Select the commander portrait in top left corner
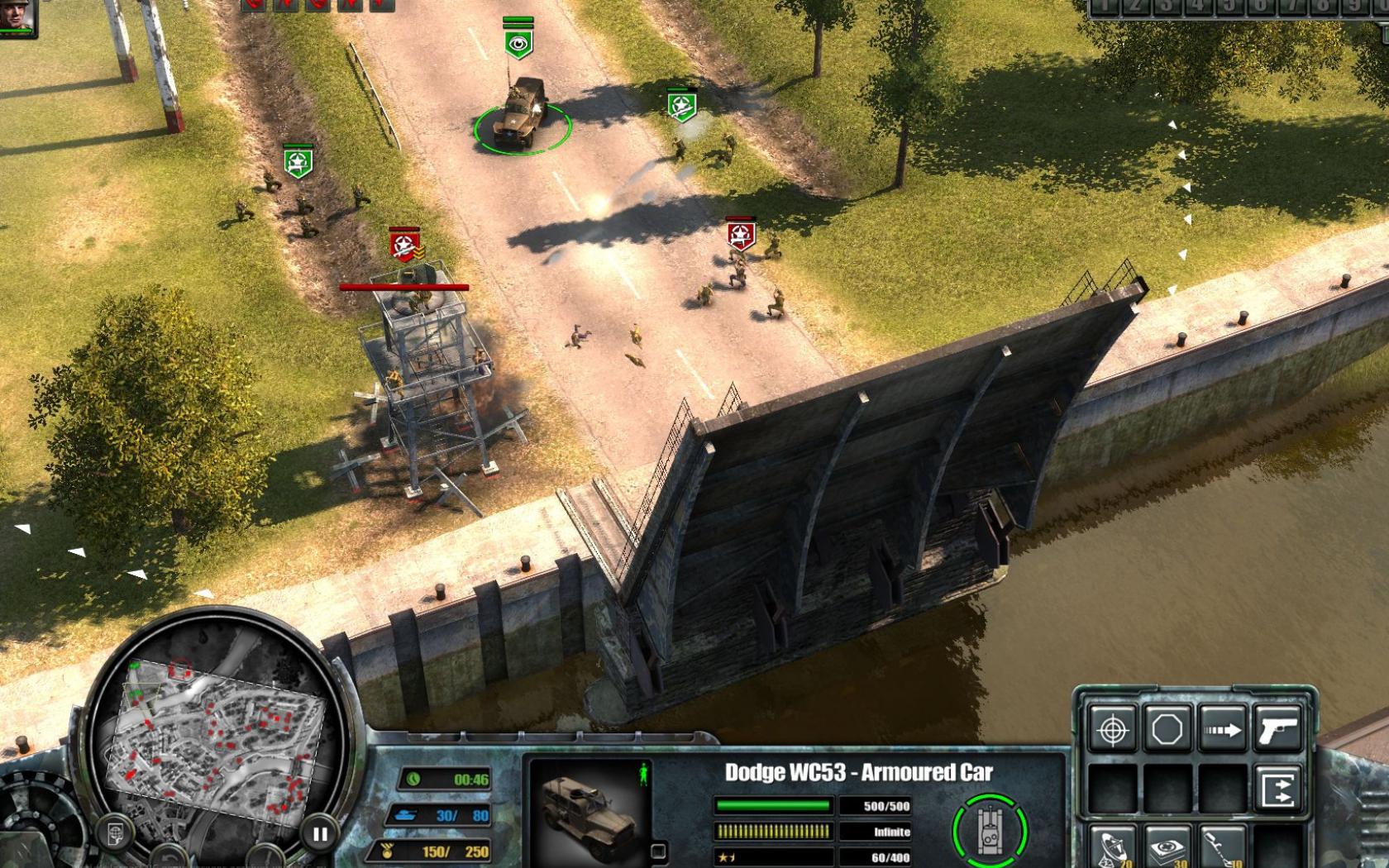 coord(17,18)
